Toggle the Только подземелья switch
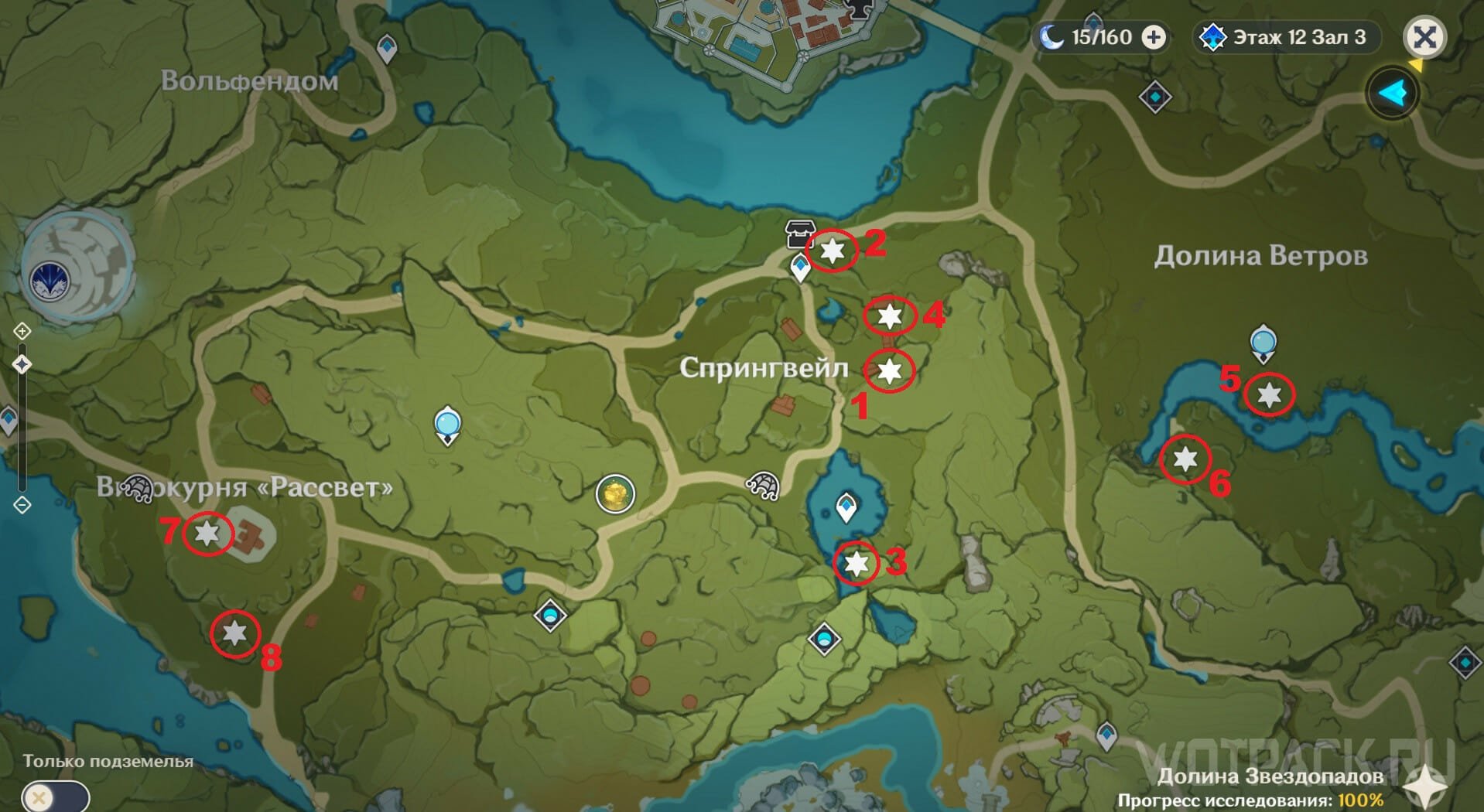Image resolution: width=1484 pixels, height=812 pixels. coord(56,797)
